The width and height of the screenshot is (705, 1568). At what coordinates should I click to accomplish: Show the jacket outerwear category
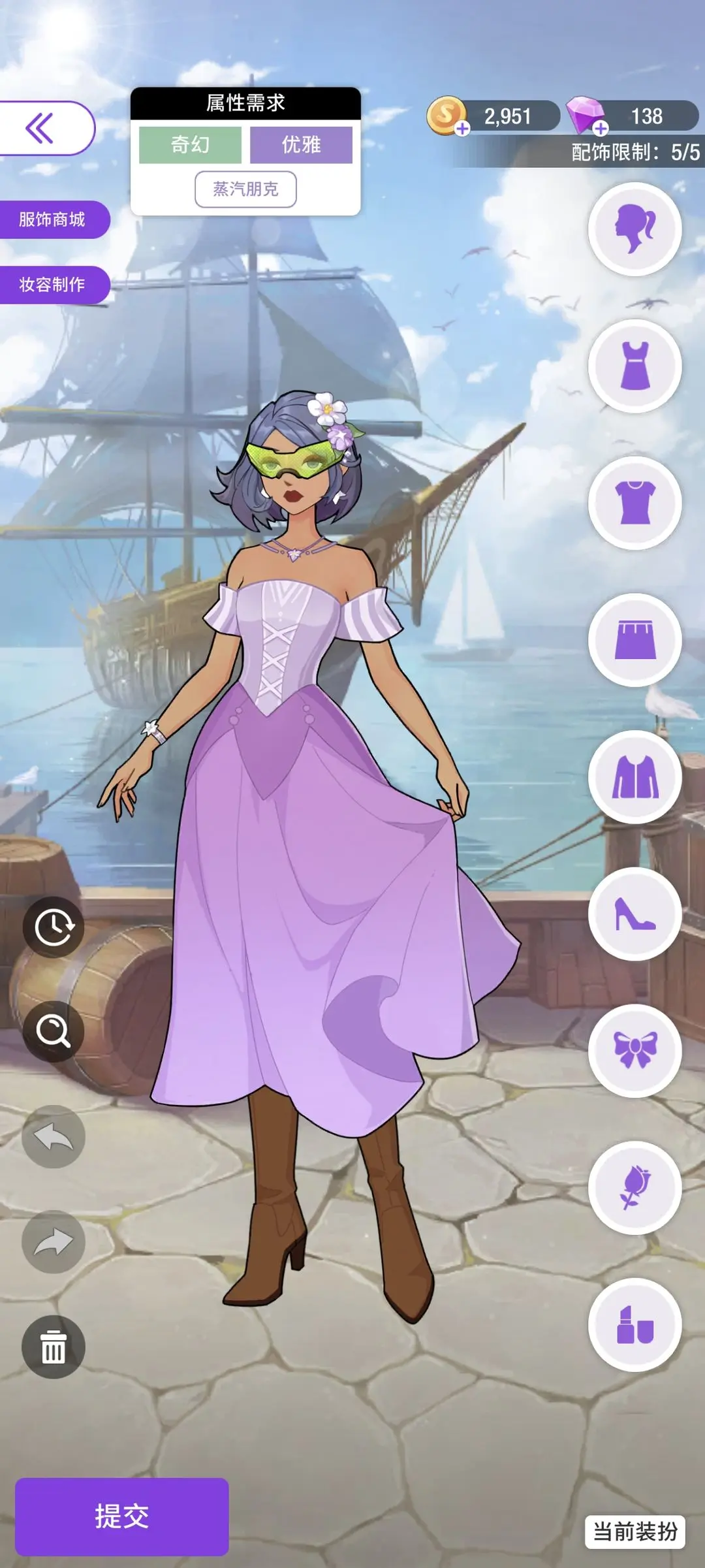634,777
